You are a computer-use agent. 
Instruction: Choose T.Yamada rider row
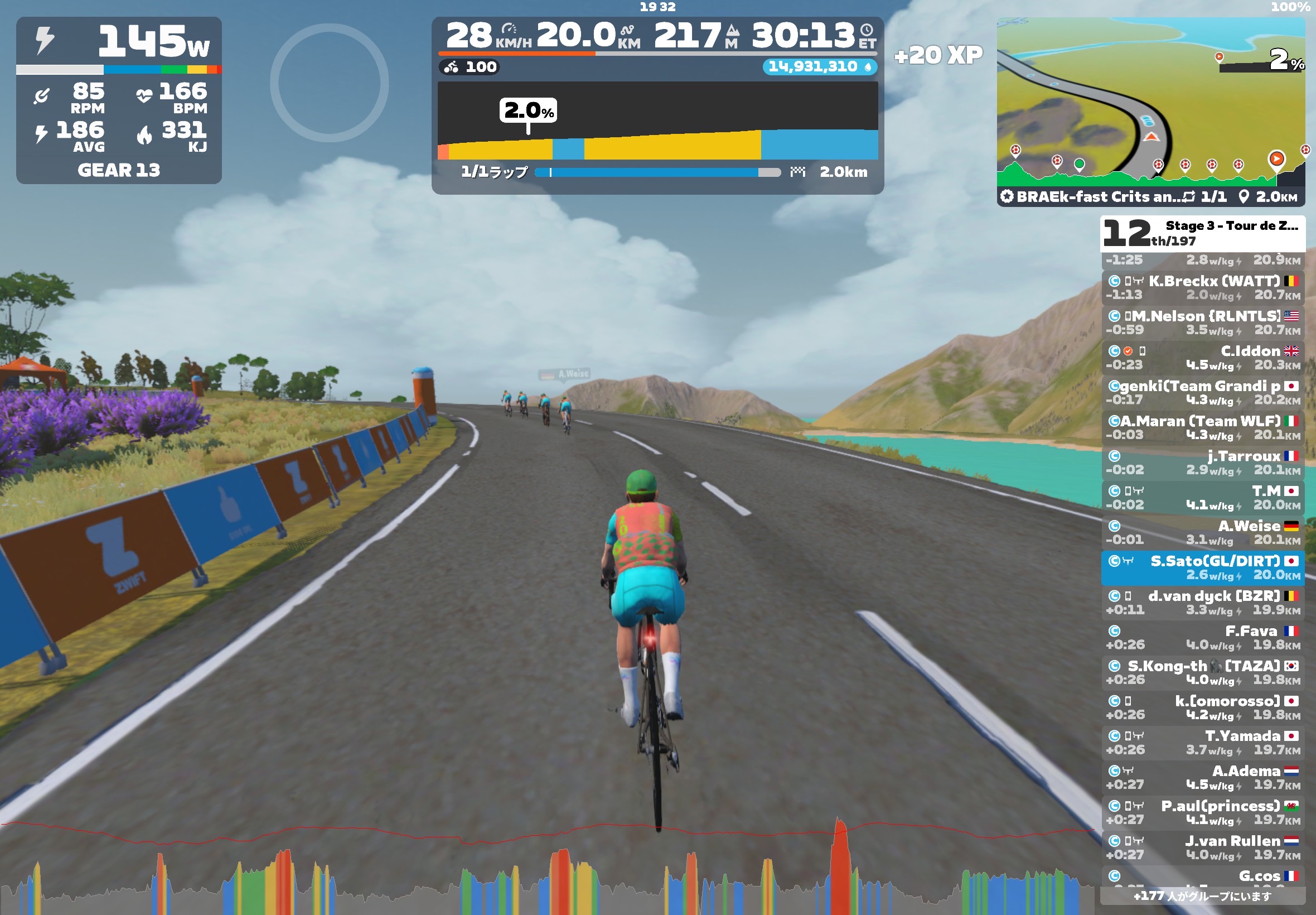tap(1203, 742)
